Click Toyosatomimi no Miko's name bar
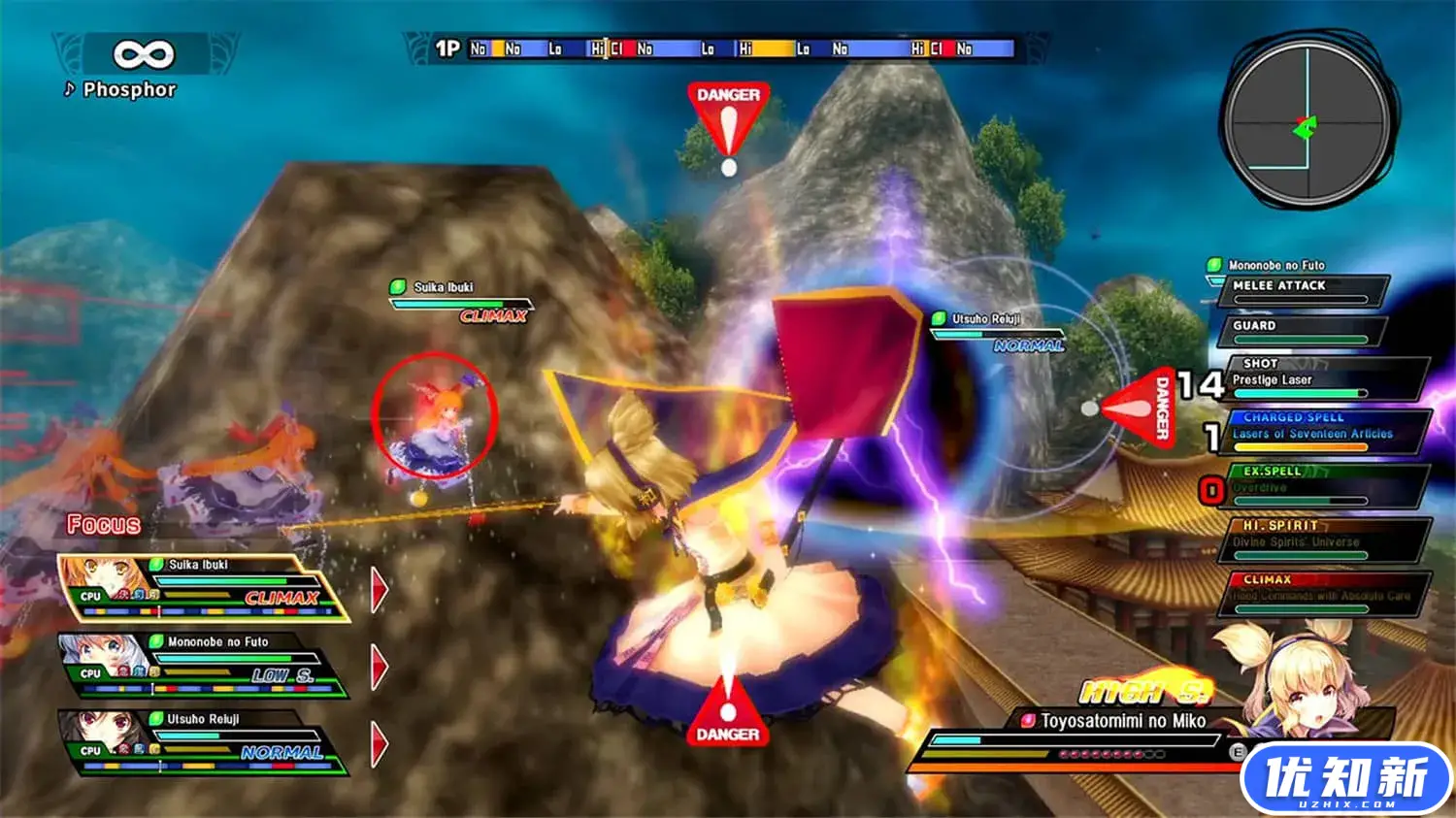Viewport: 1456px width, 818px height. click(x=1121, y=720)
